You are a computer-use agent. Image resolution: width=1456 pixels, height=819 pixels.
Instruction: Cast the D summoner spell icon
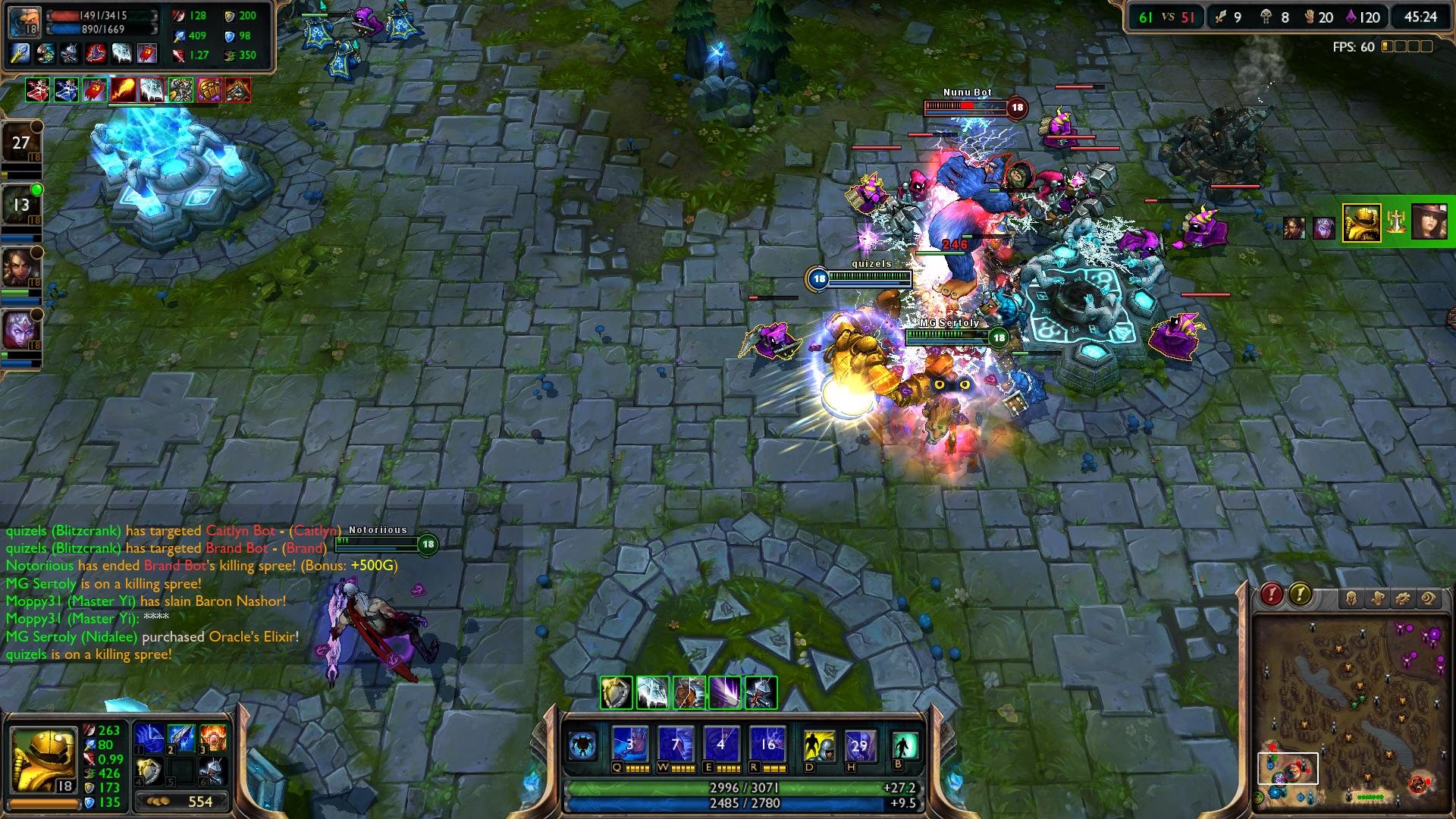point(819,746)
